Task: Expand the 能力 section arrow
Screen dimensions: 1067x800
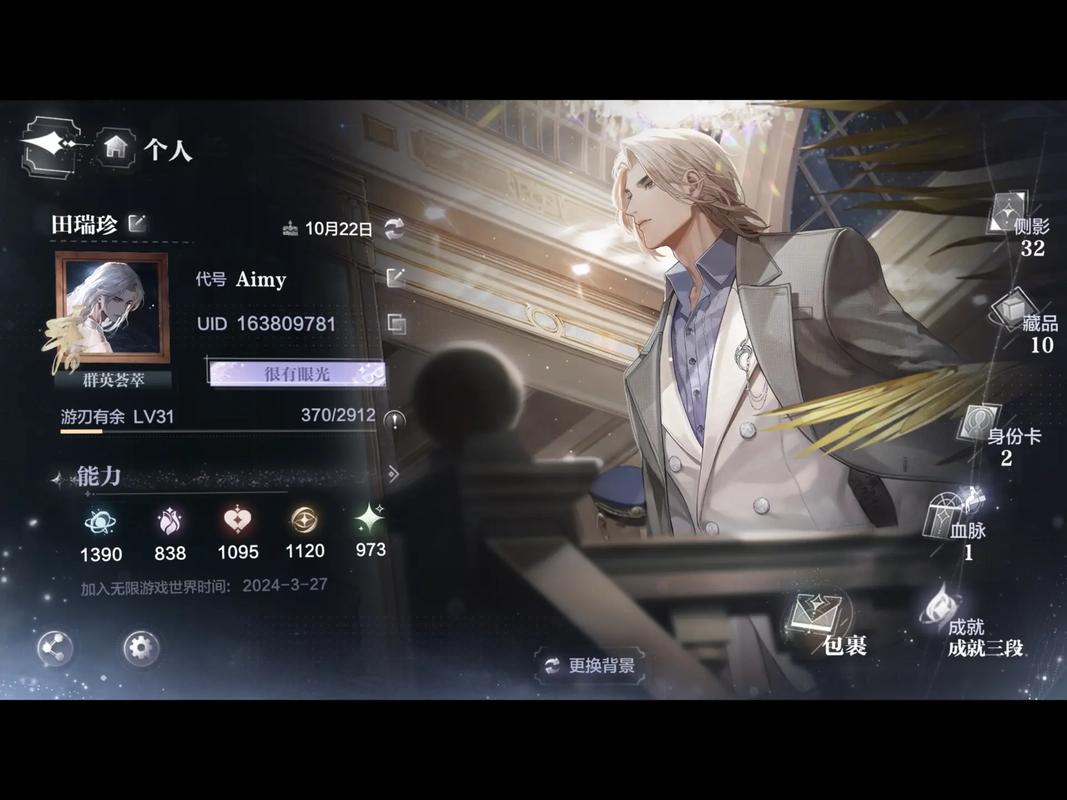Action: 393,474
